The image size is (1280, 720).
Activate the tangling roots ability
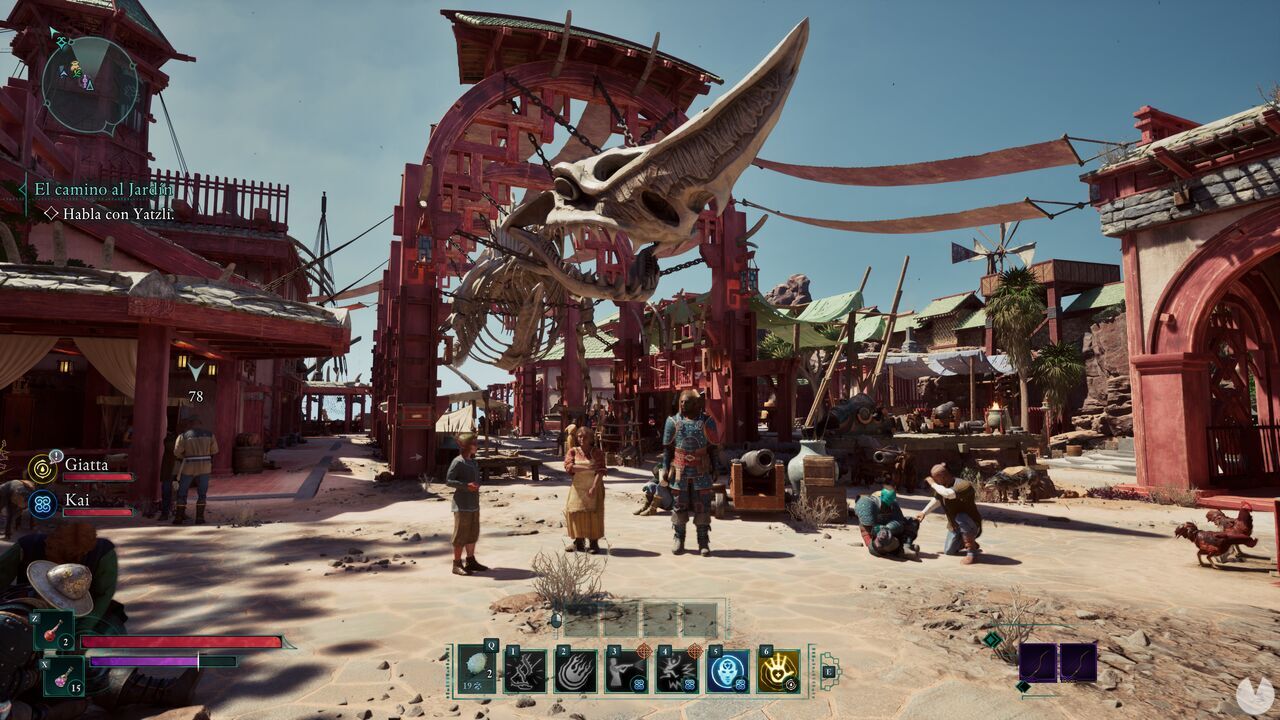[x=525, y=671]
